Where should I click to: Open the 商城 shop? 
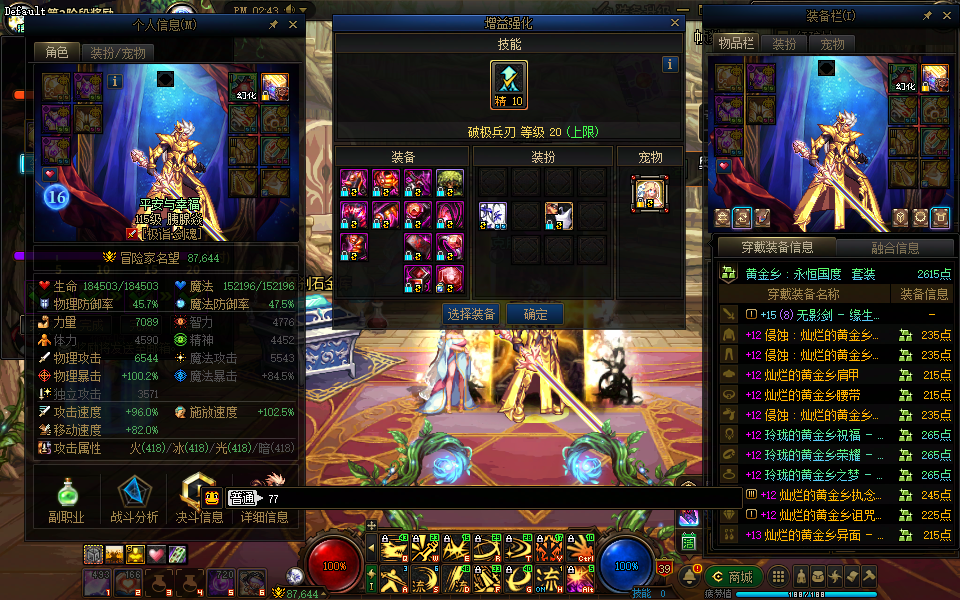click(733, 576)
